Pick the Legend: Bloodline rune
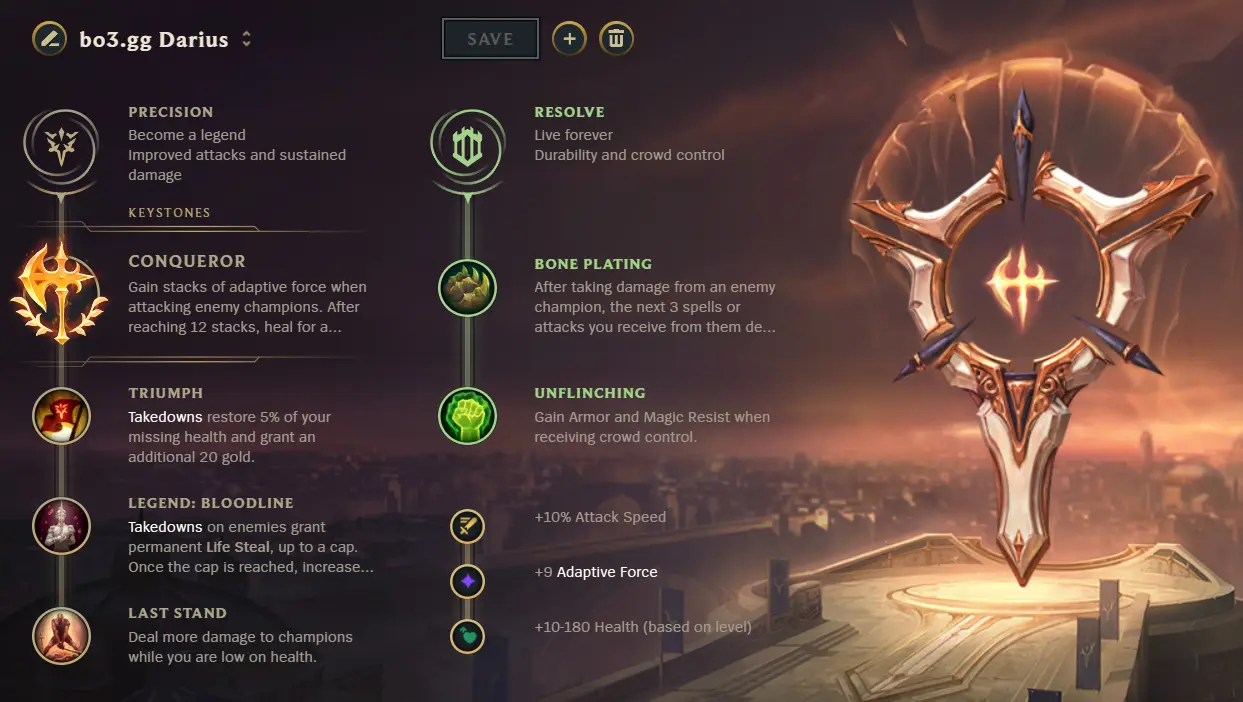The height and width of the screenshot is (702, 1243). click(x=61, y=526)
